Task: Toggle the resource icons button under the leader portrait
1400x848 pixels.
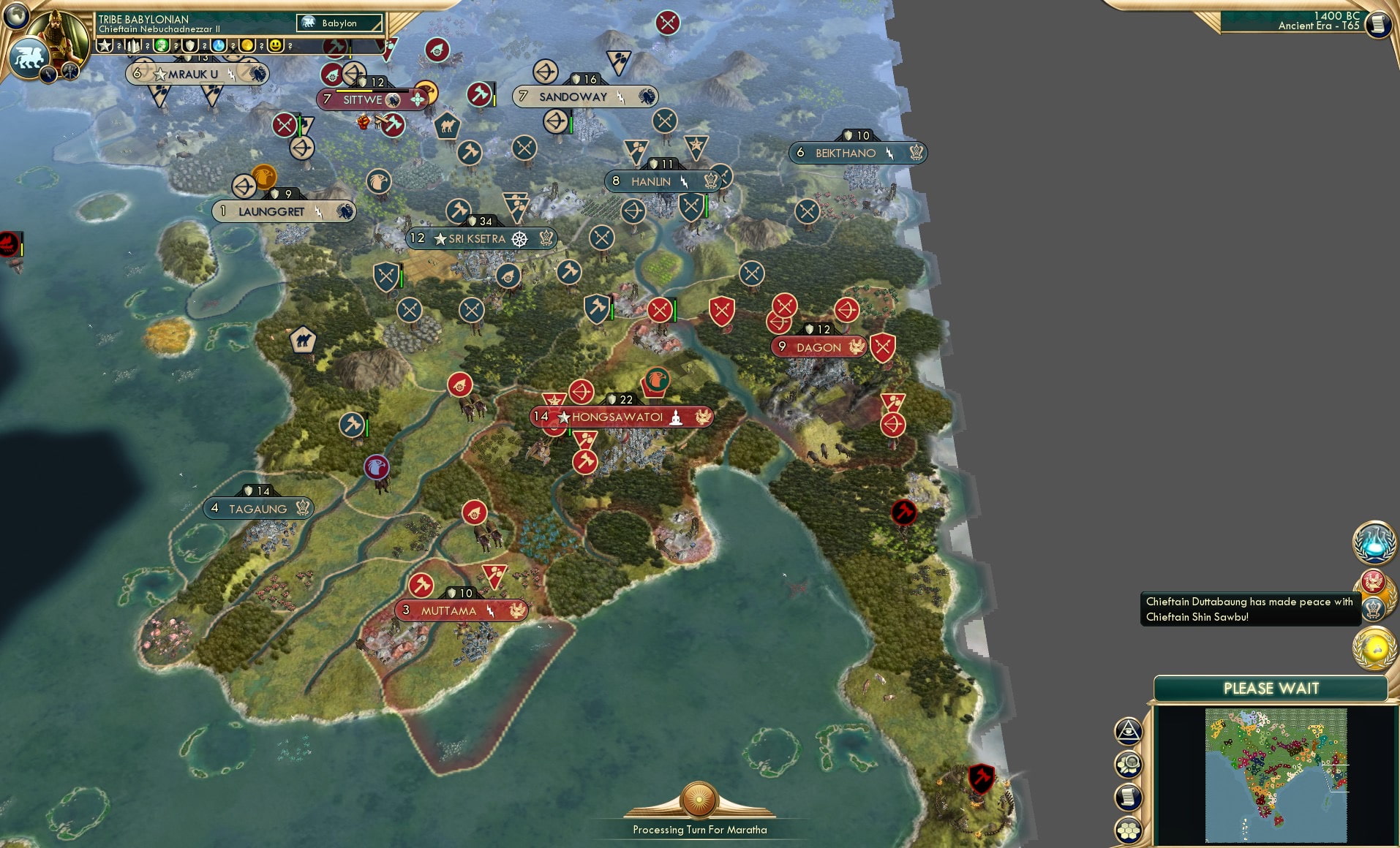Action: (70, 72)
